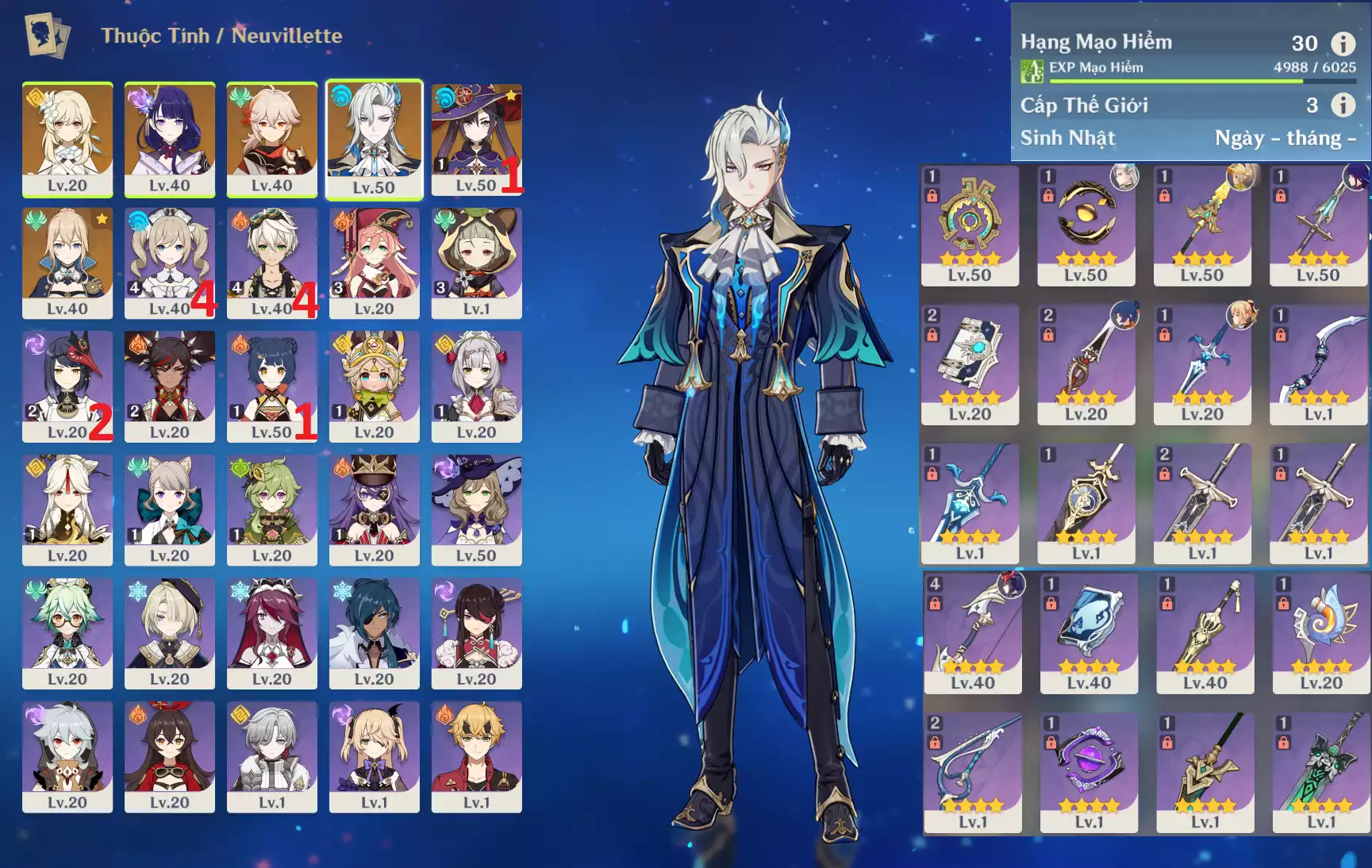The image size is (1372, 868).
Task: Select Xiangling's Lv.50 portrait
Action: (272, 384)
